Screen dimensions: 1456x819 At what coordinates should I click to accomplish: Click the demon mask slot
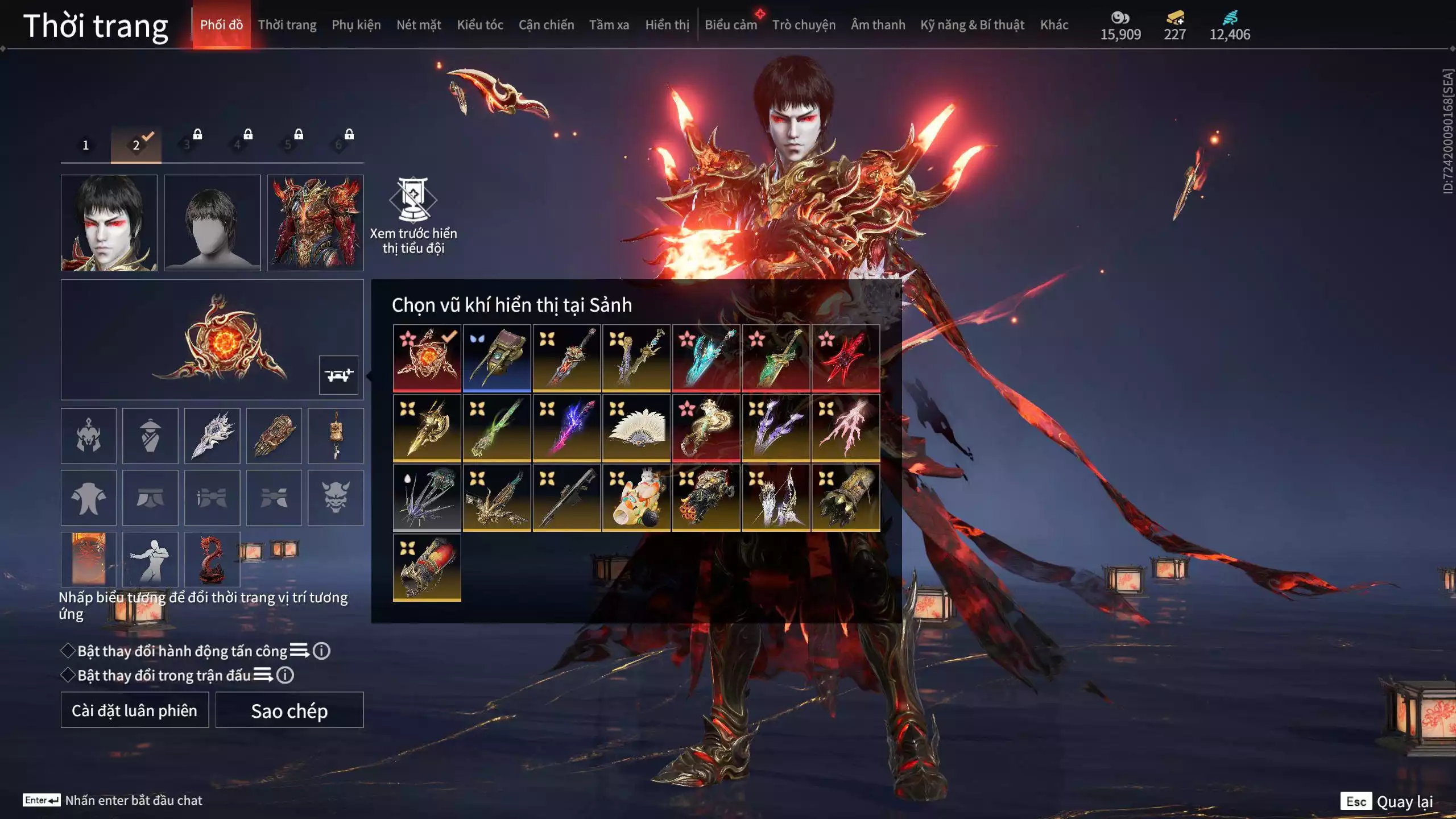tap(336, 498)
